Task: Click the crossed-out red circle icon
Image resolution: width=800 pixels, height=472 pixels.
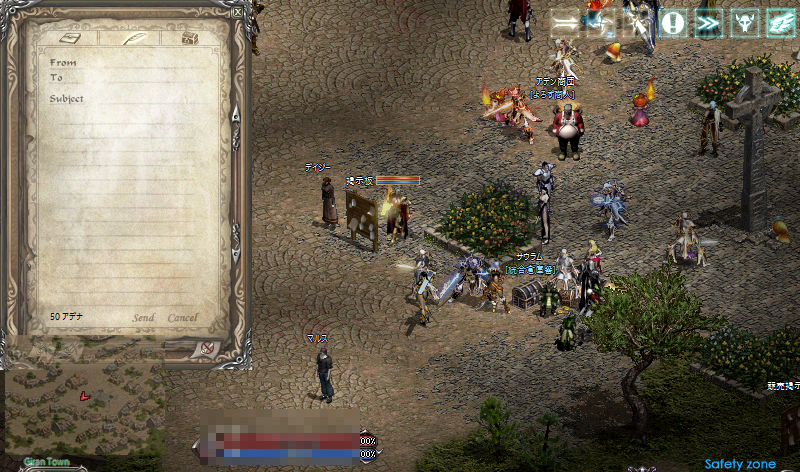Action: point(207,348)
